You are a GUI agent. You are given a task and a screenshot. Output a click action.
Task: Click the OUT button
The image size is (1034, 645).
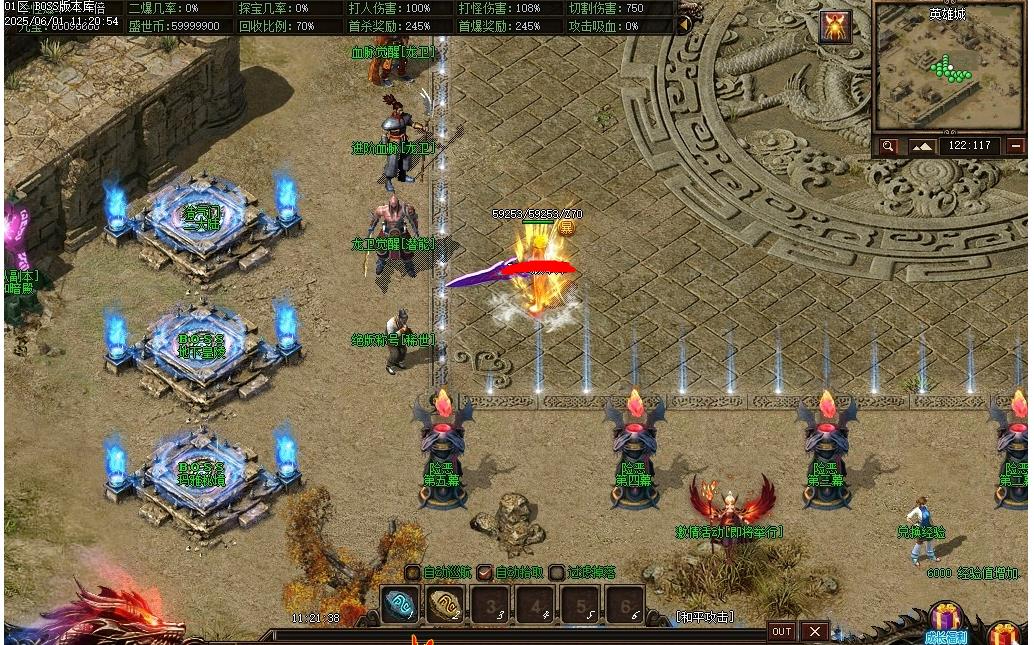click(782, 631)
